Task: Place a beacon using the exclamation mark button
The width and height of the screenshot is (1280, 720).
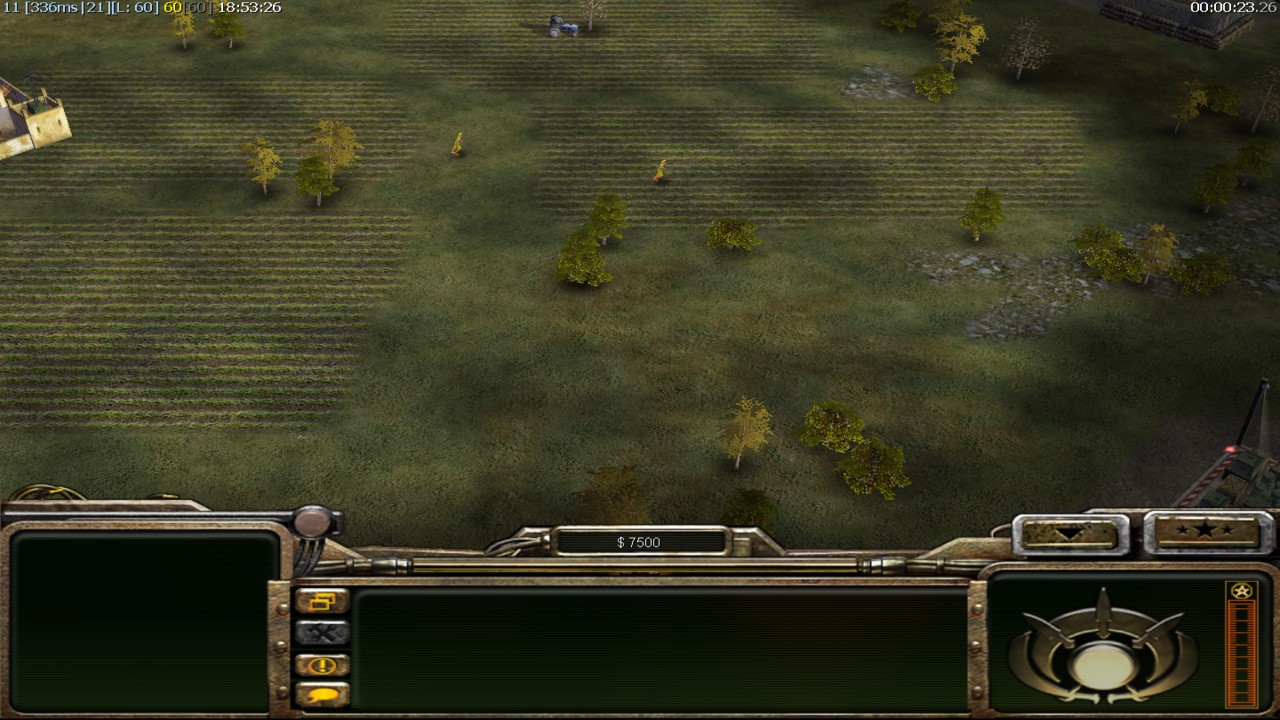Action: 322,665
